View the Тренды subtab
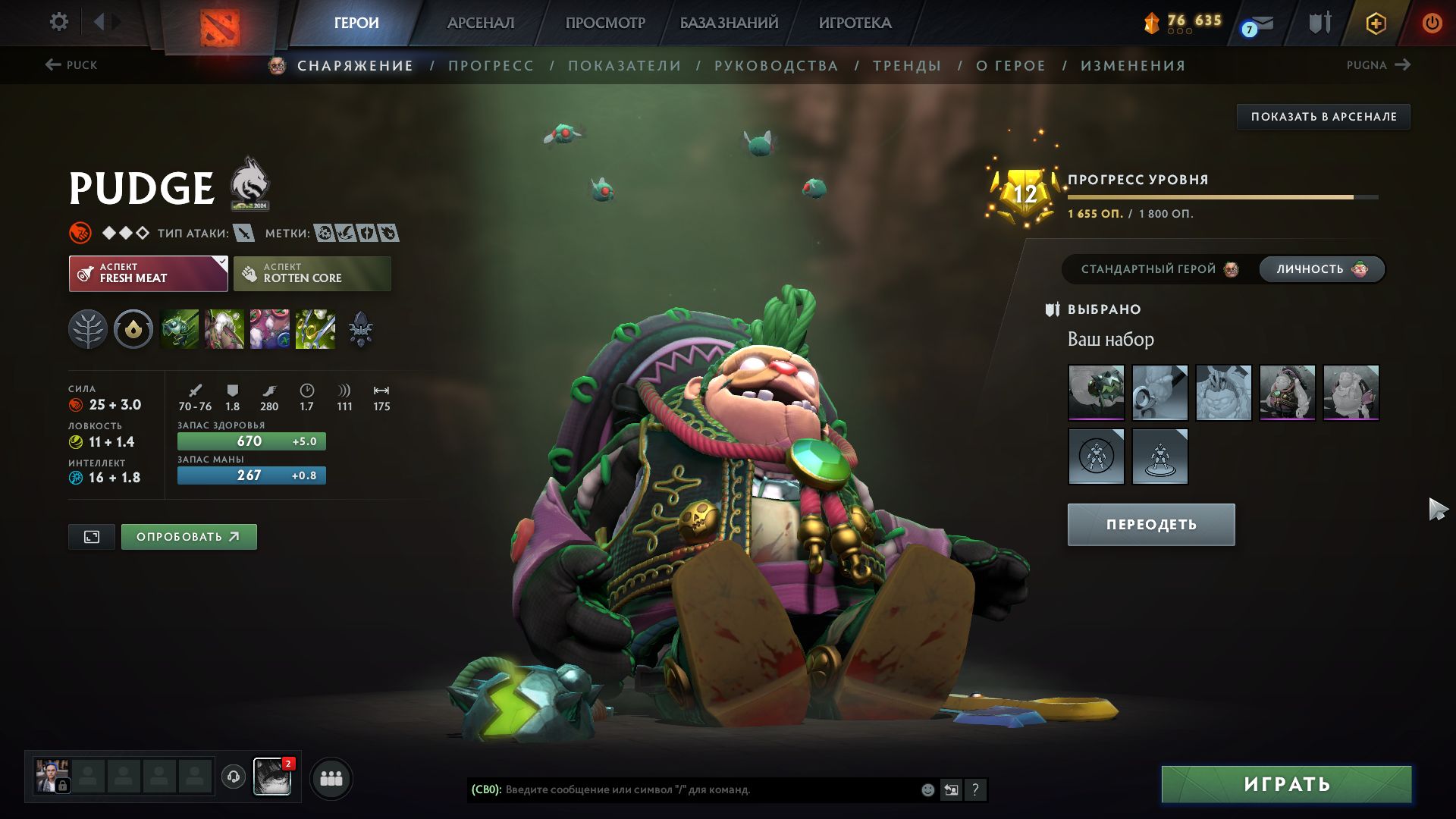The width and height of the screenshot is (1456, 819). point(907,66)
